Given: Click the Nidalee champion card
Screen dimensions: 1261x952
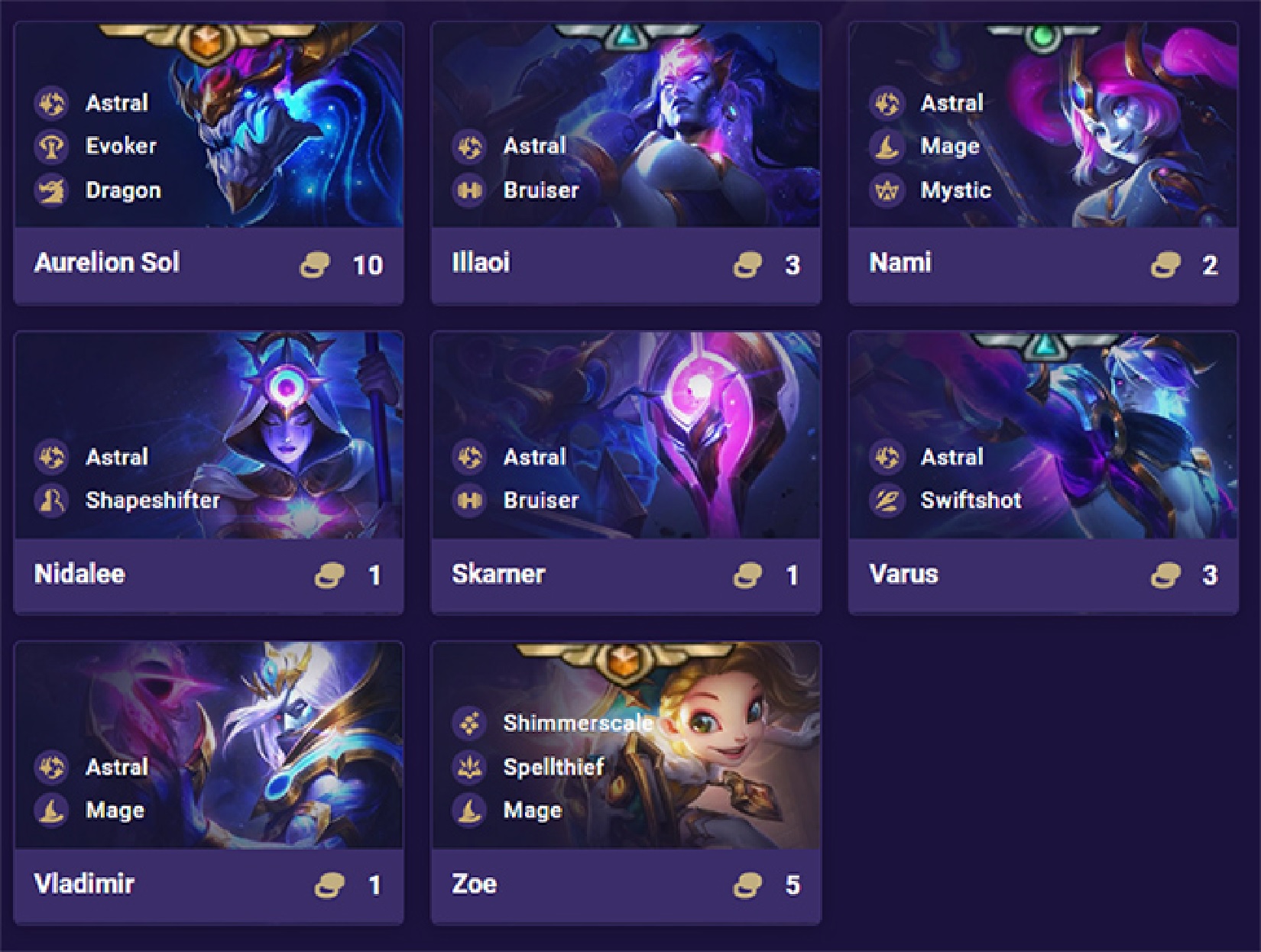Looking at the screenshot, I should coord(208,472).
